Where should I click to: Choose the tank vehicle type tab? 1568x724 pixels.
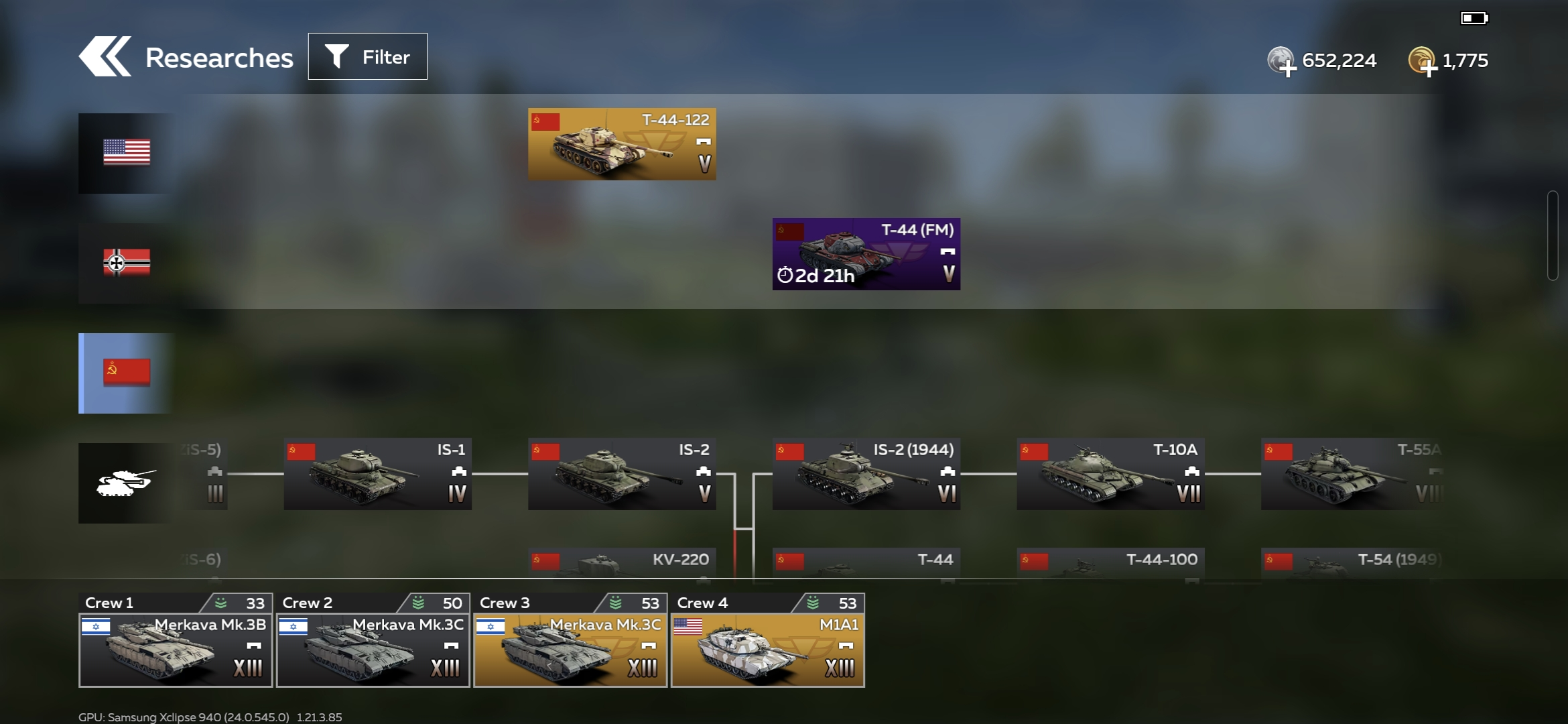tap(126, 483)
